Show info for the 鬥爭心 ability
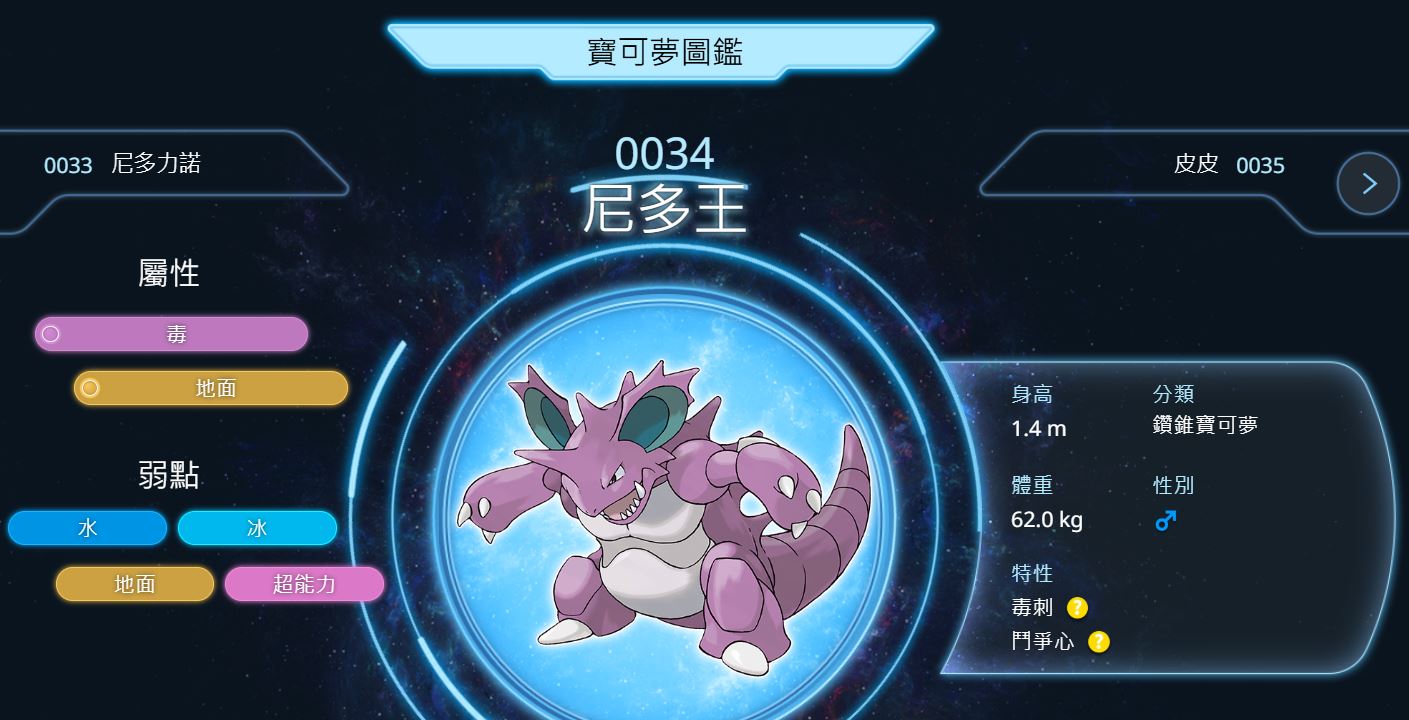This screenshot has height=720, width=1409. (1099, 641)
